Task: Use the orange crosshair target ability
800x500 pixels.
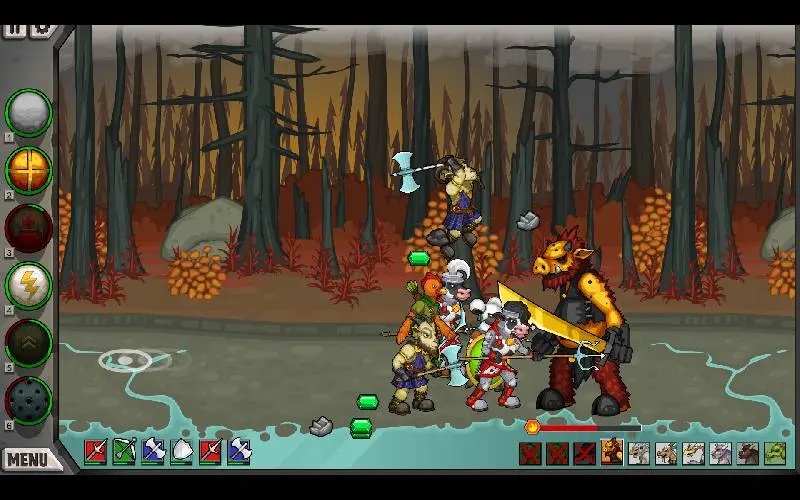Action: pos(29,169)
